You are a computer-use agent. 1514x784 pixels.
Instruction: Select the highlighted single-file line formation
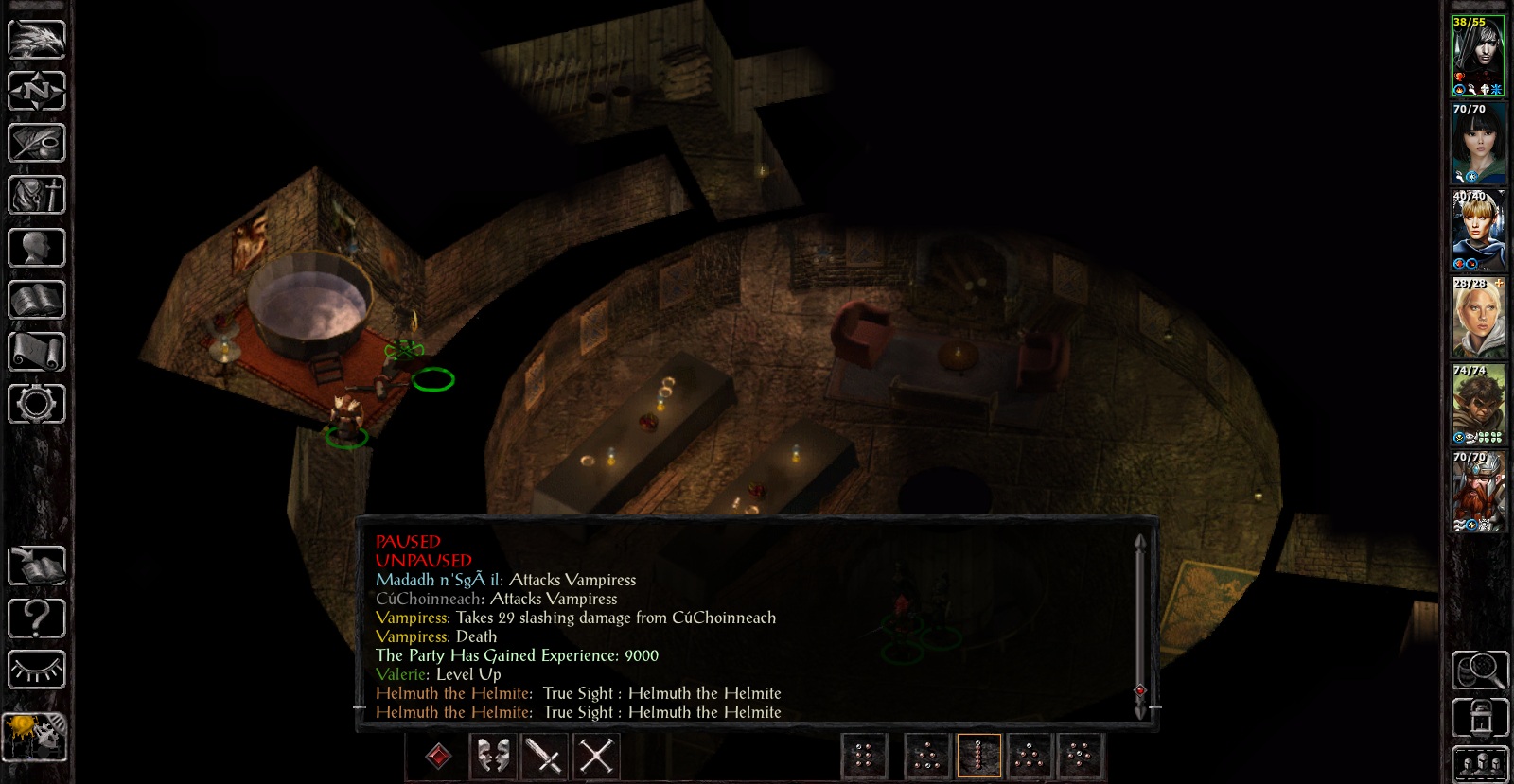[978, 756]
